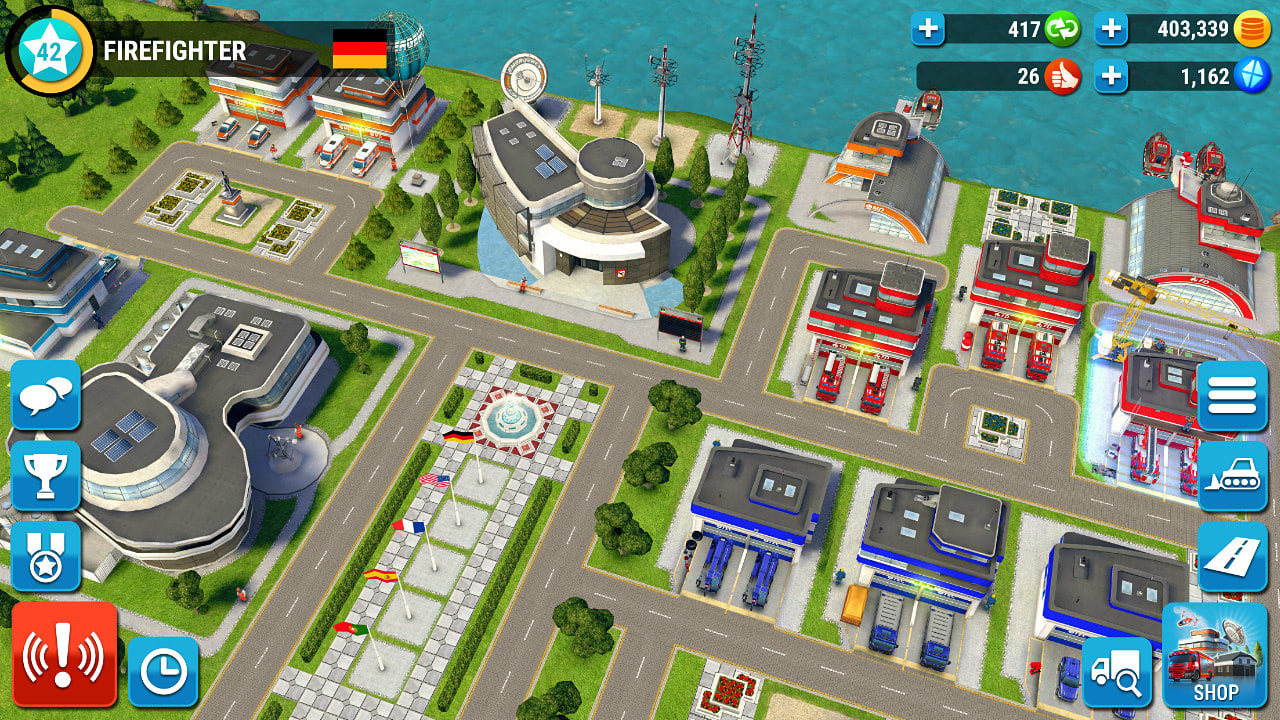Viewport: 1280px width, 720px height.
Task: Open the chat messages panel
Action: click(x=47, y=395)
